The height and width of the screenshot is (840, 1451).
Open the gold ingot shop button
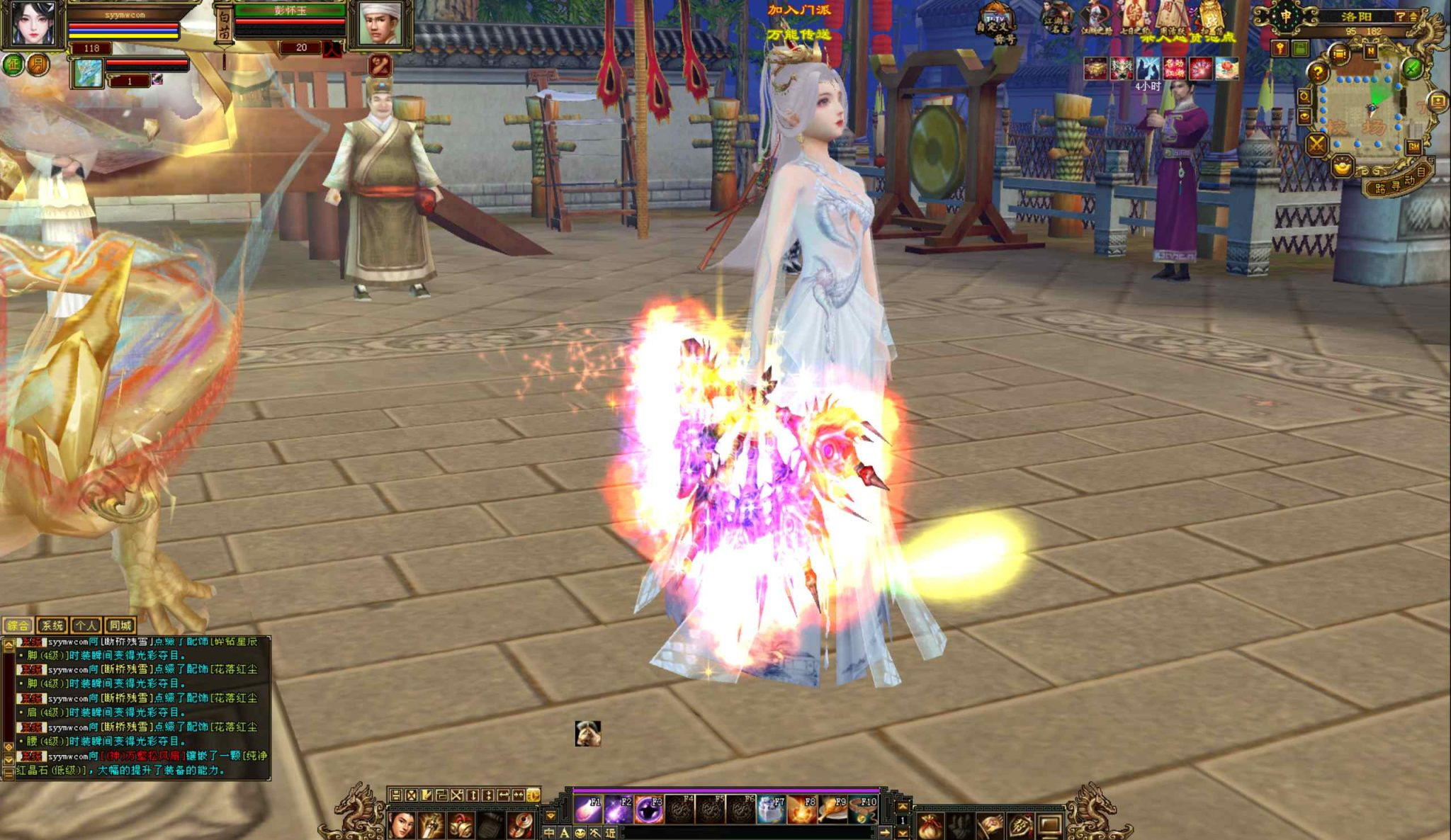coord(1341,167)
